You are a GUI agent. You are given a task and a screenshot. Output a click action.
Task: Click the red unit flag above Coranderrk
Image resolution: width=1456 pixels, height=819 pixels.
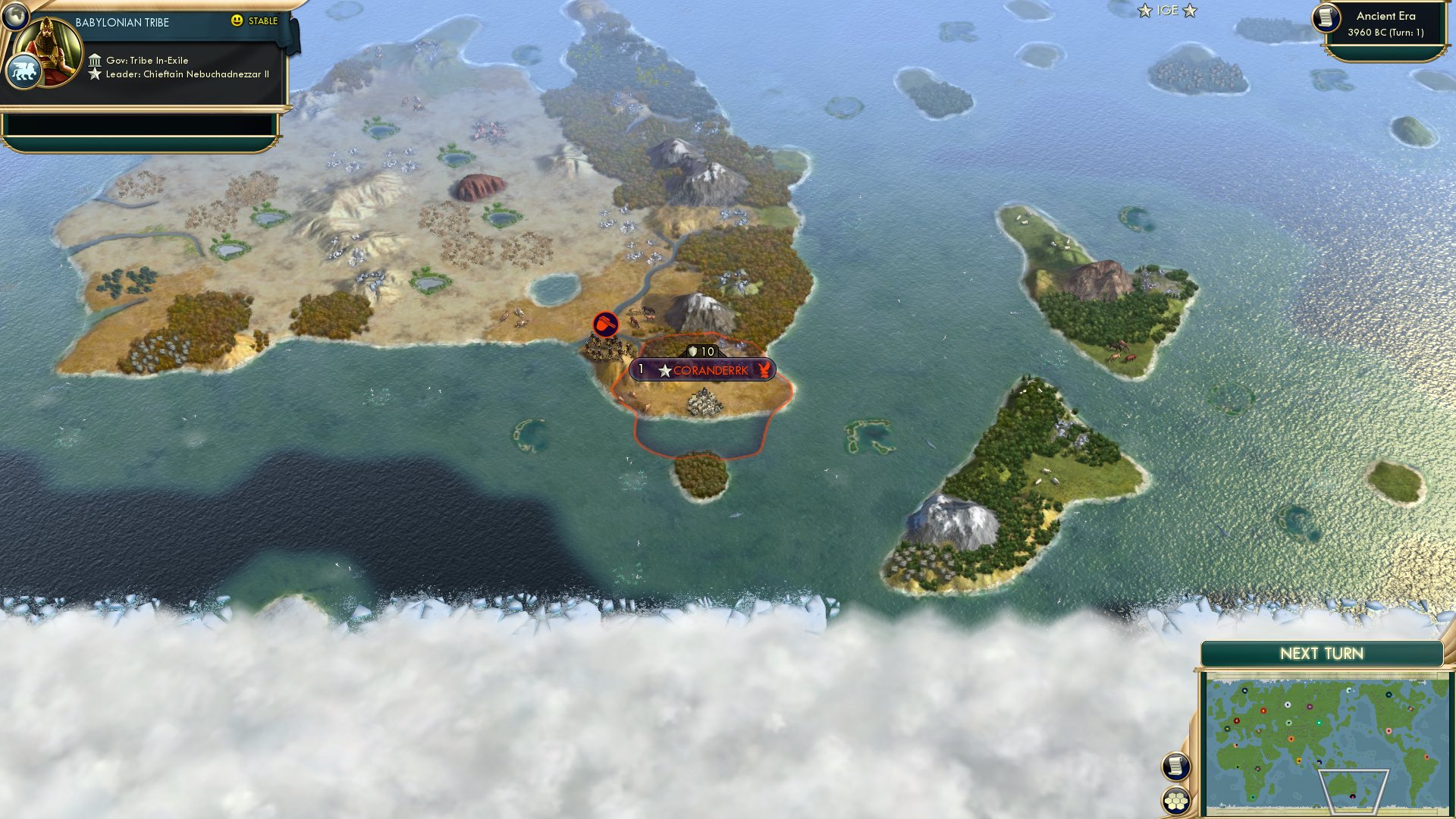tap(604, 324)
